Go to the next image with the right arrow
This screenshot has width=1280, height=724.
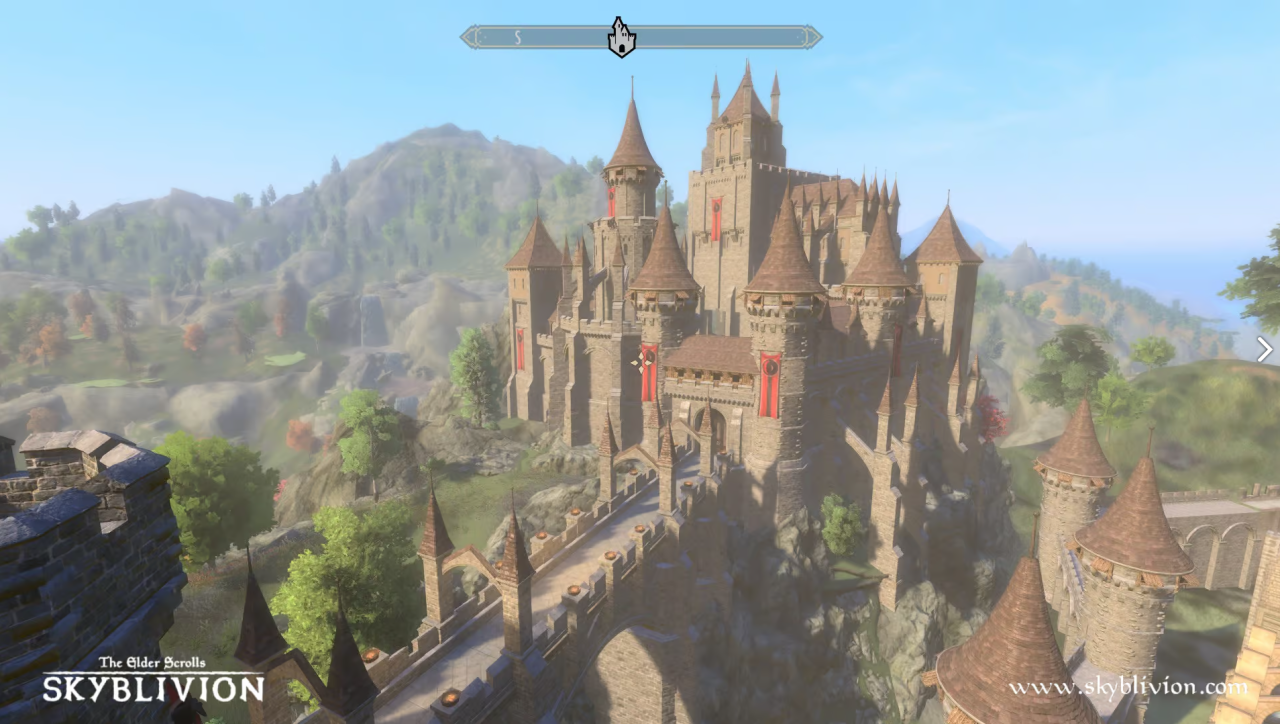(1264, 349)
